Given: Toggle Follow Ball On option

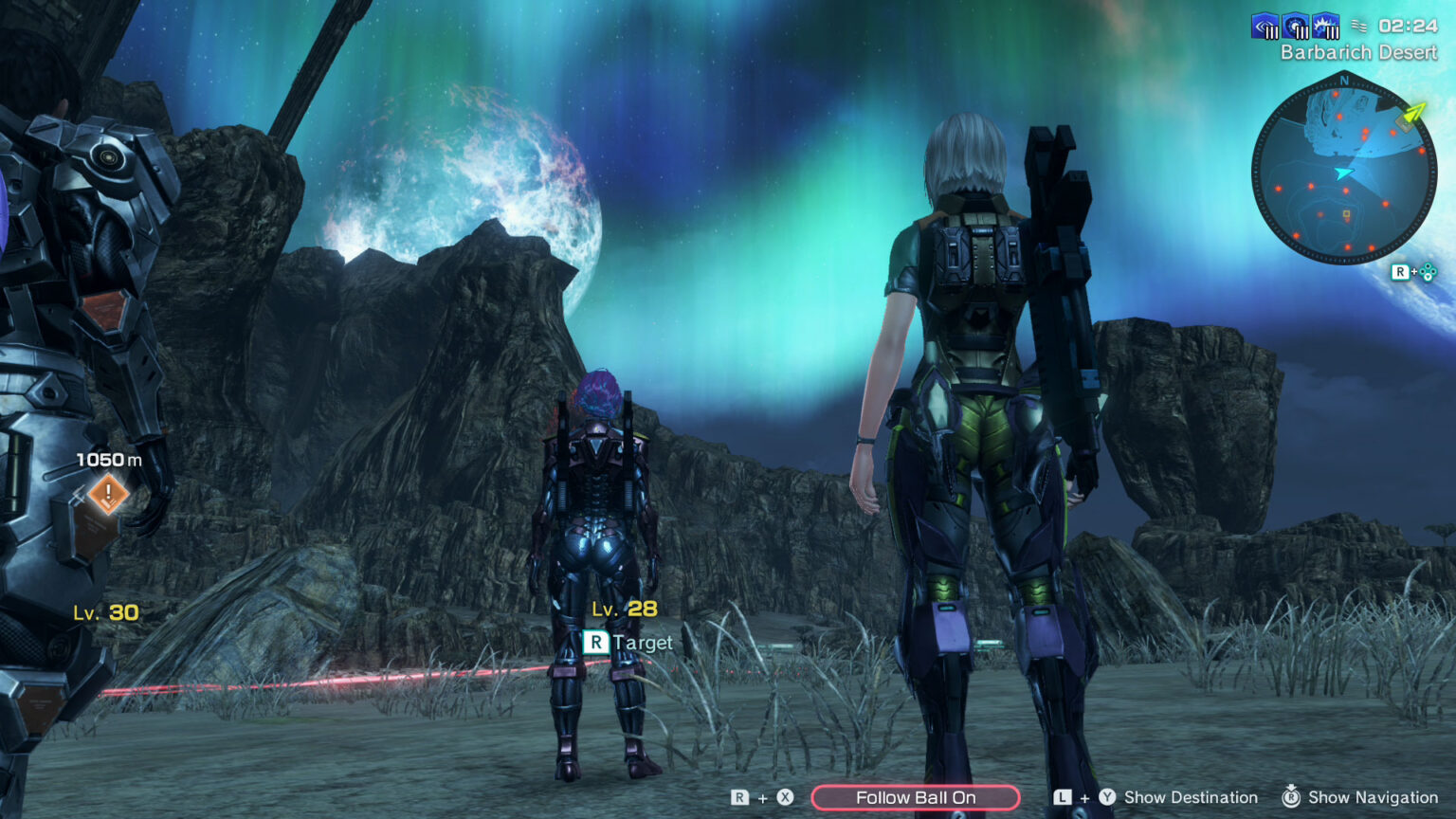Looking at the screenshot, I should click(x=915, y=797).
